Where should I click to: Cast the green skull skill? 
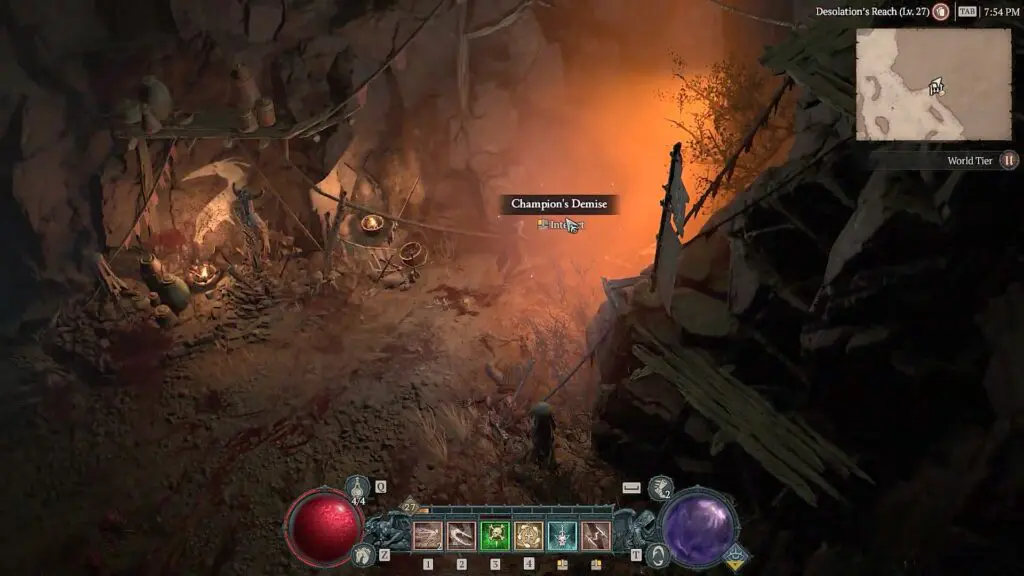click(495, 537)
